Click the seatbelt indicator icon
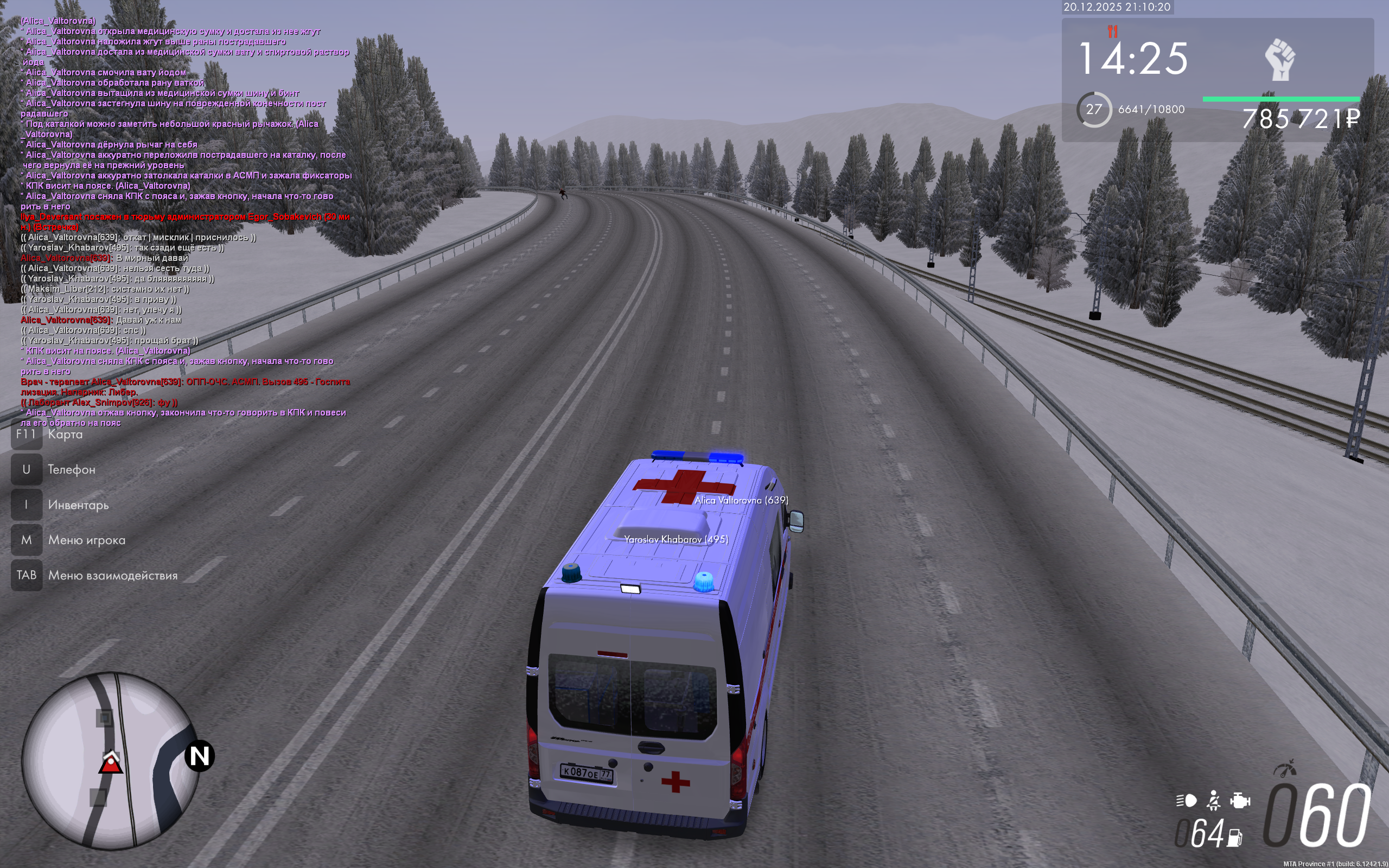 pos(1213,800)
